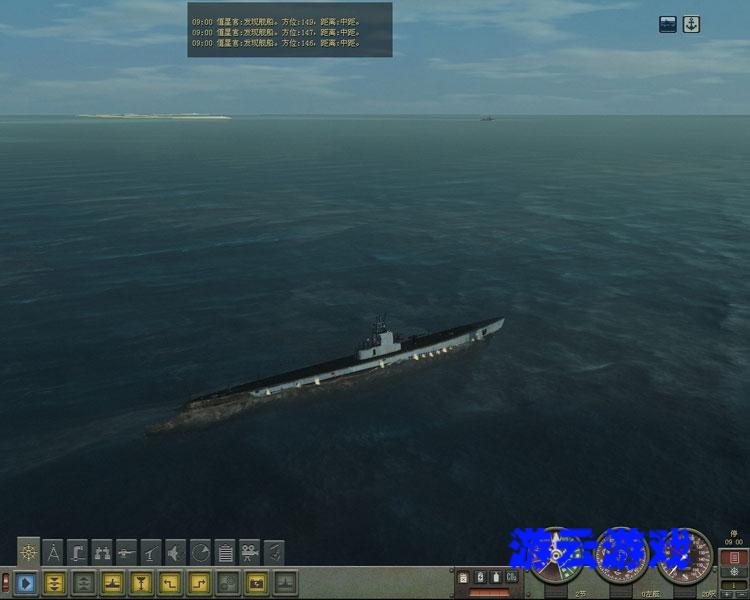Open the radar sweep screen

pyautogui.click(x=200, y=551)
